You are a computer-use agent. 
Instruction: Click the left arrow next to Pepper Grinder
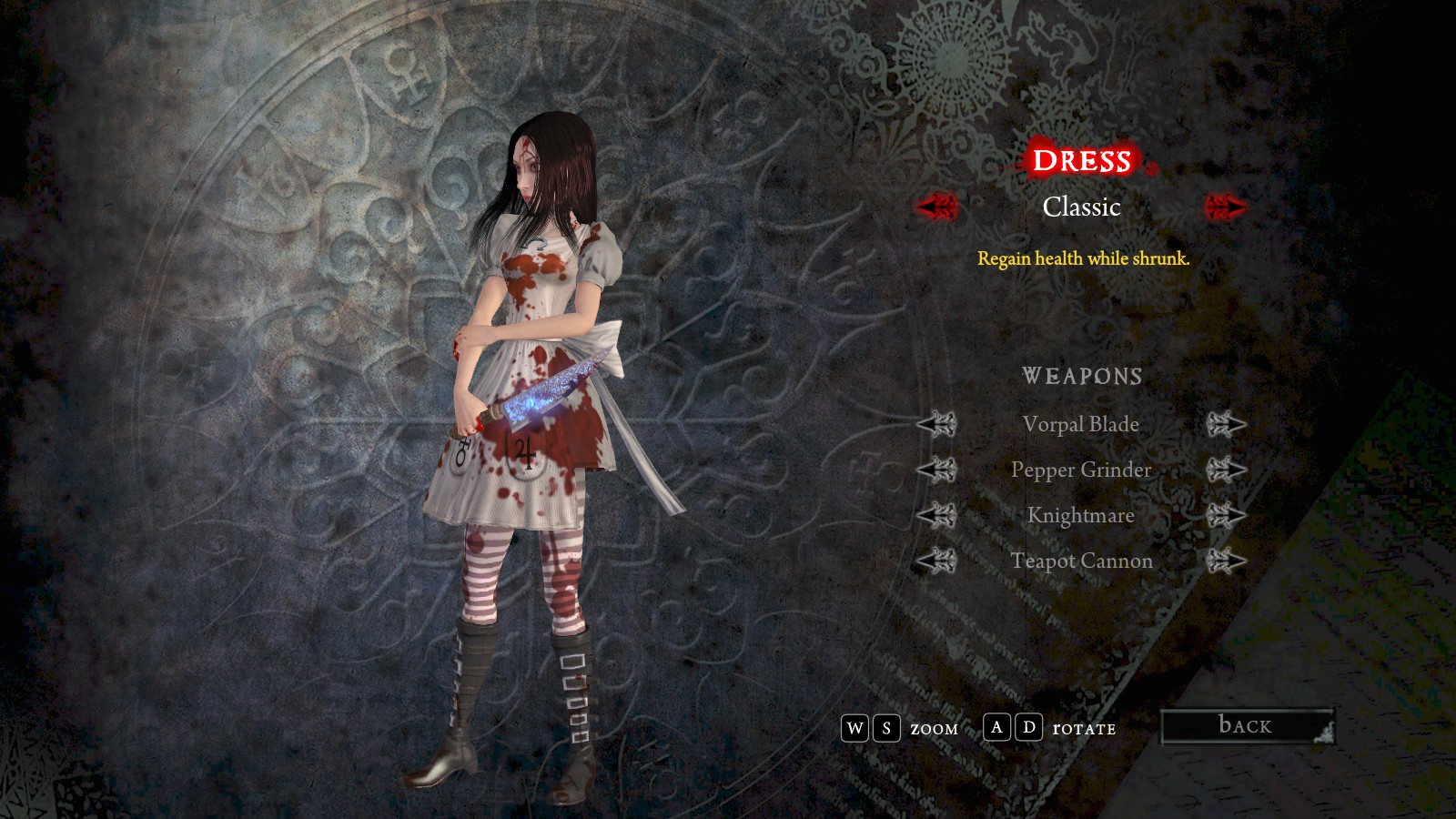[936, 470]
